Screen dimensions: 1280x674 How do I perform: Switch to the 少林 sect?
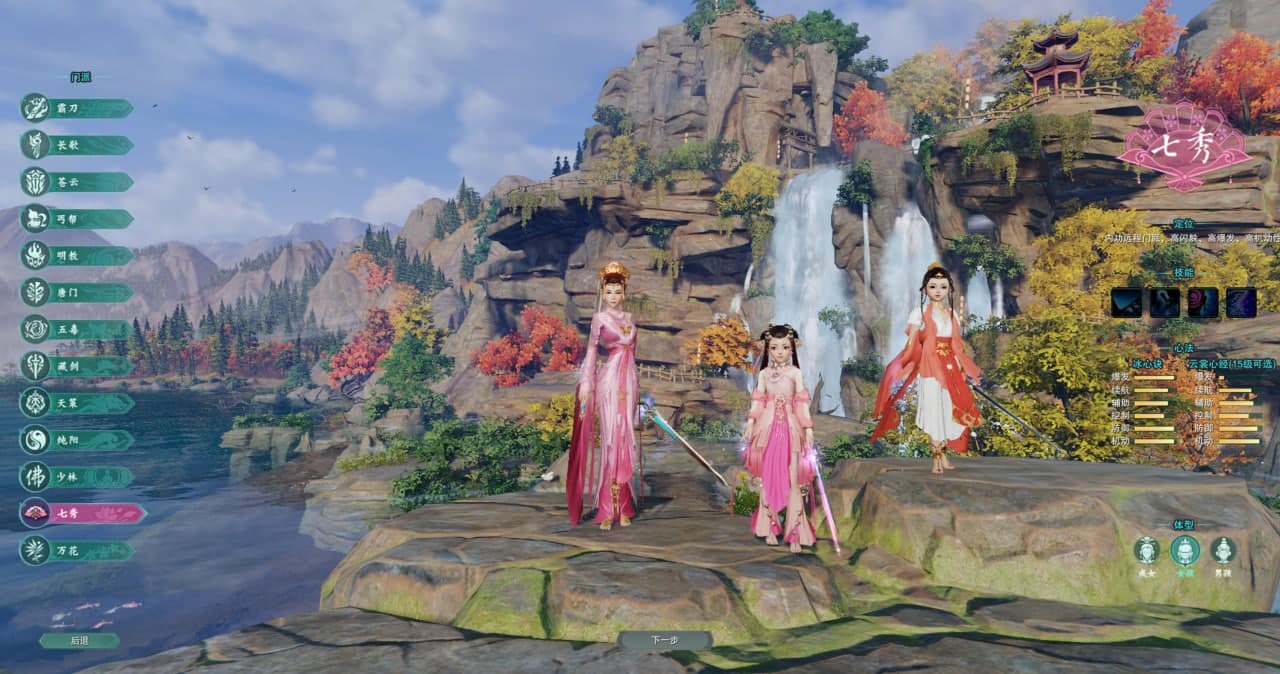(78, 477)
